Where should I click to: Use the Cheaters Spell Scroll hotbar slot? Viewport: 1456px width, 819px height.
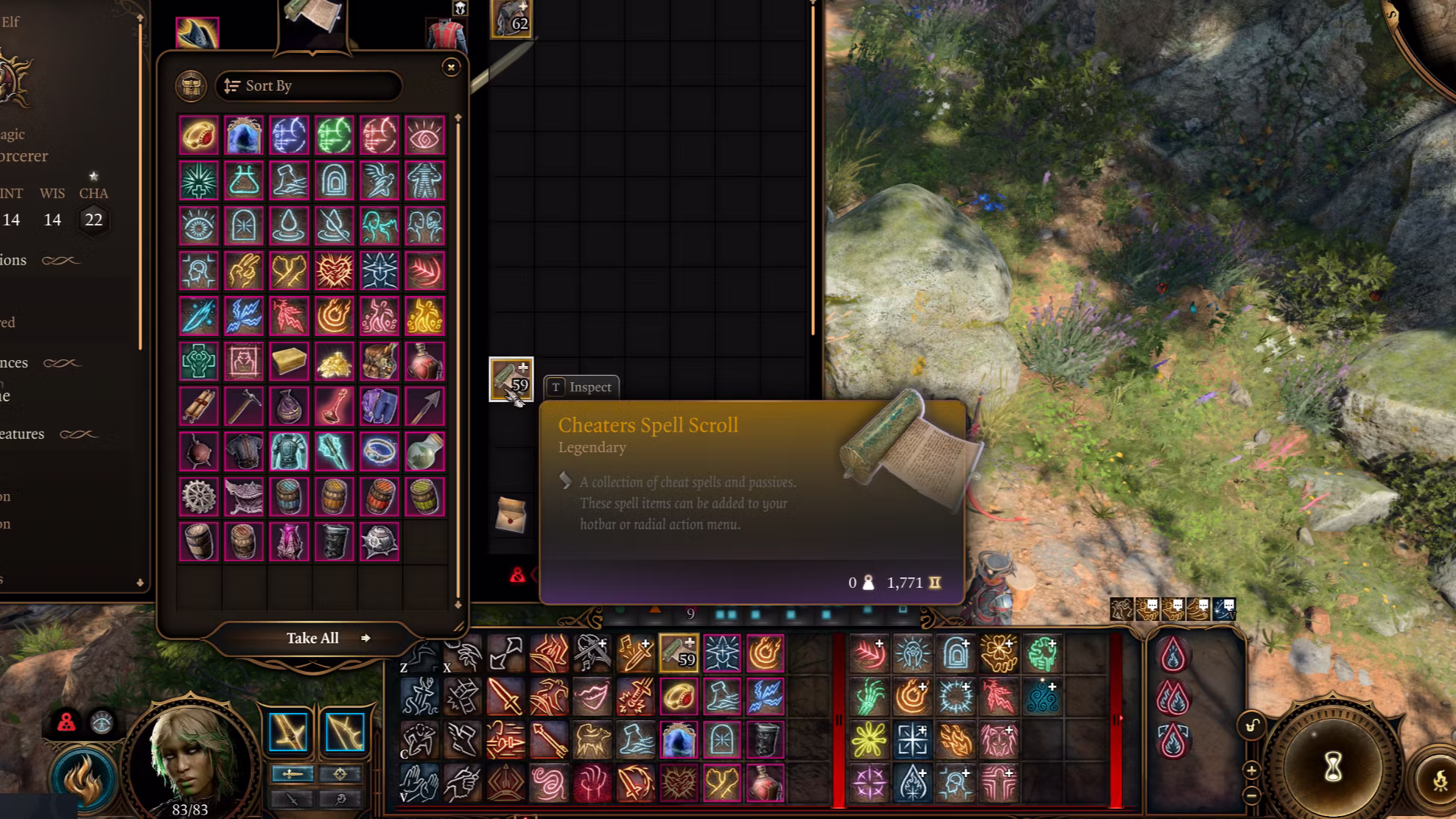click(679, 653)
